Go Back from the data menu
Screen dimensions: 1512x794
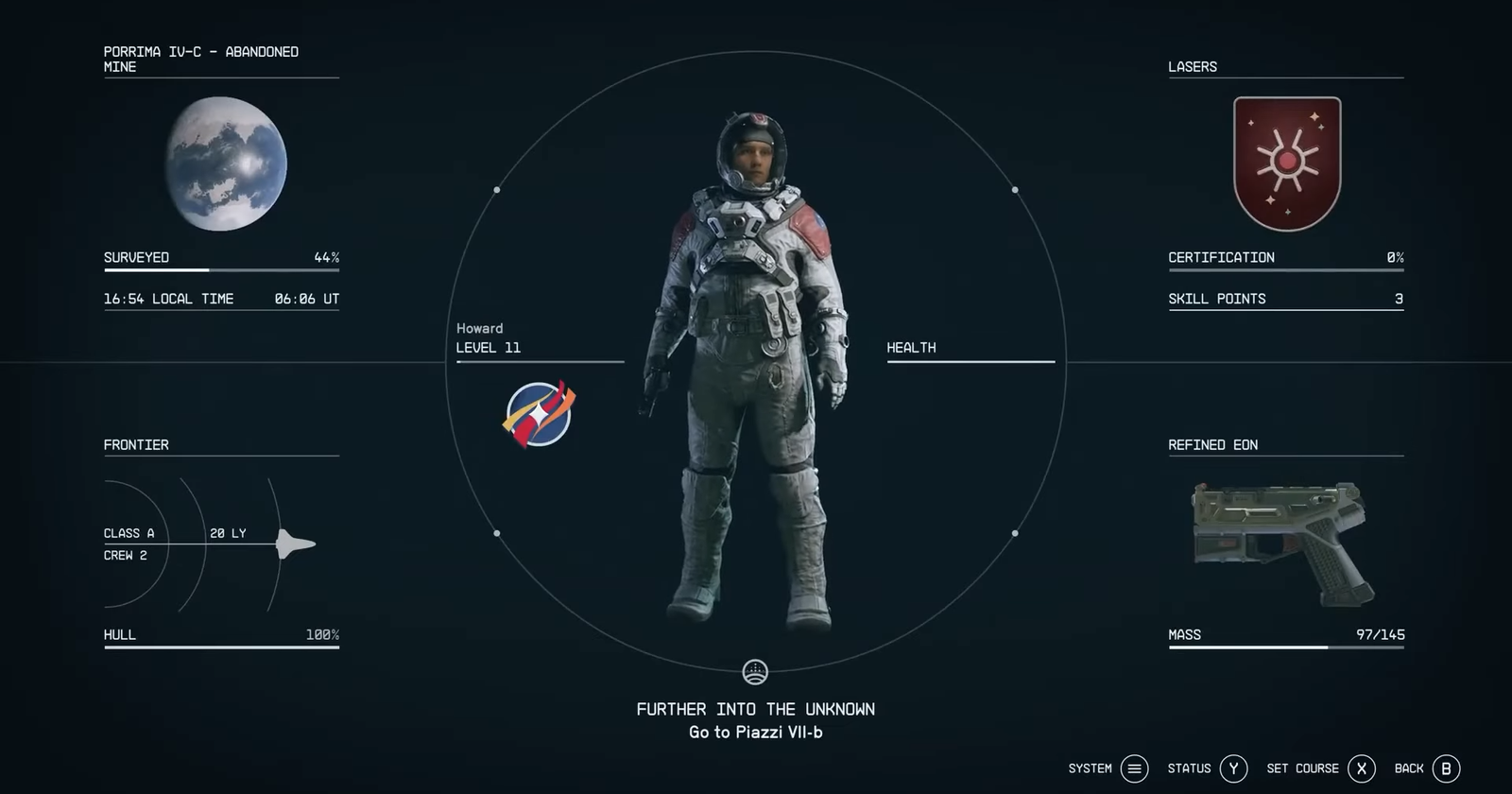(x=1446, y=768)
